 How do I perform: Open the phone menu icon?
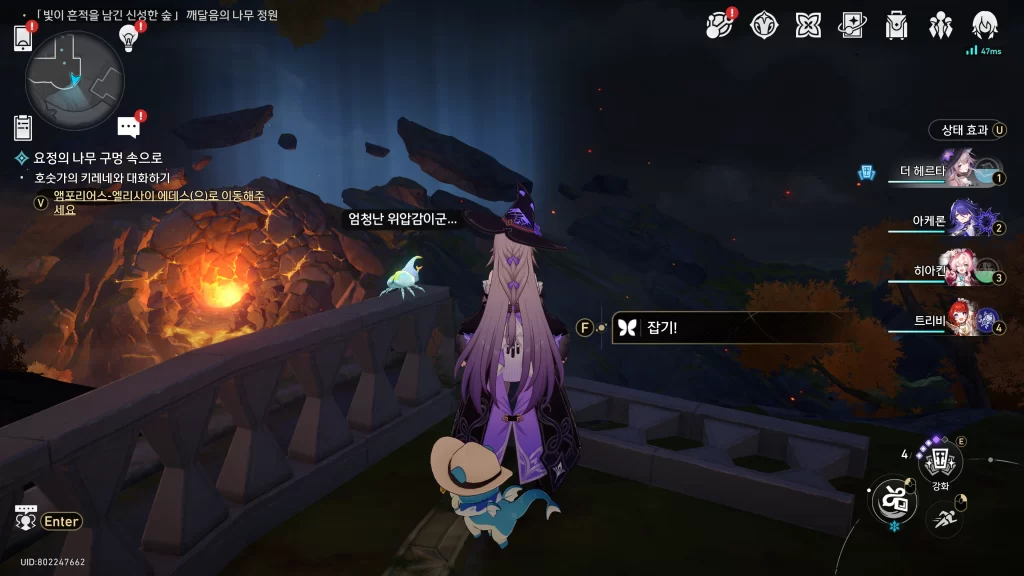click(x=24, y=38)
